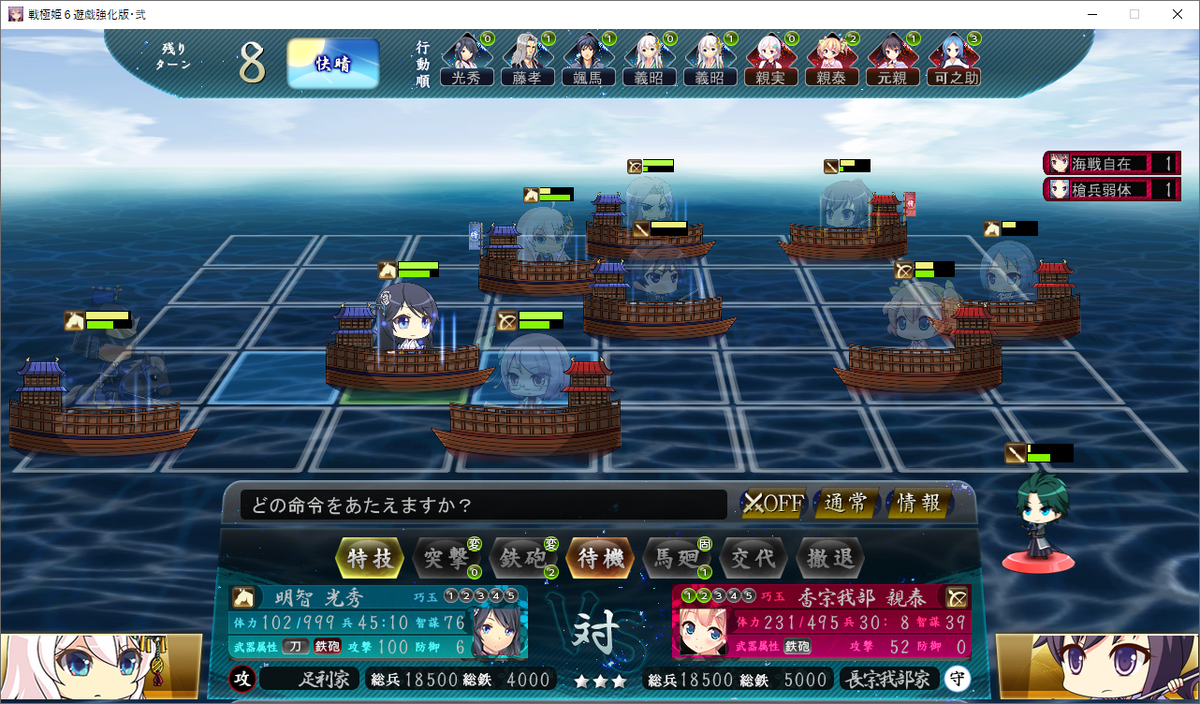Select the 特技 special skill command
Screen dimensions: 1200x704
pyautogui.click(x=371, y=558)
